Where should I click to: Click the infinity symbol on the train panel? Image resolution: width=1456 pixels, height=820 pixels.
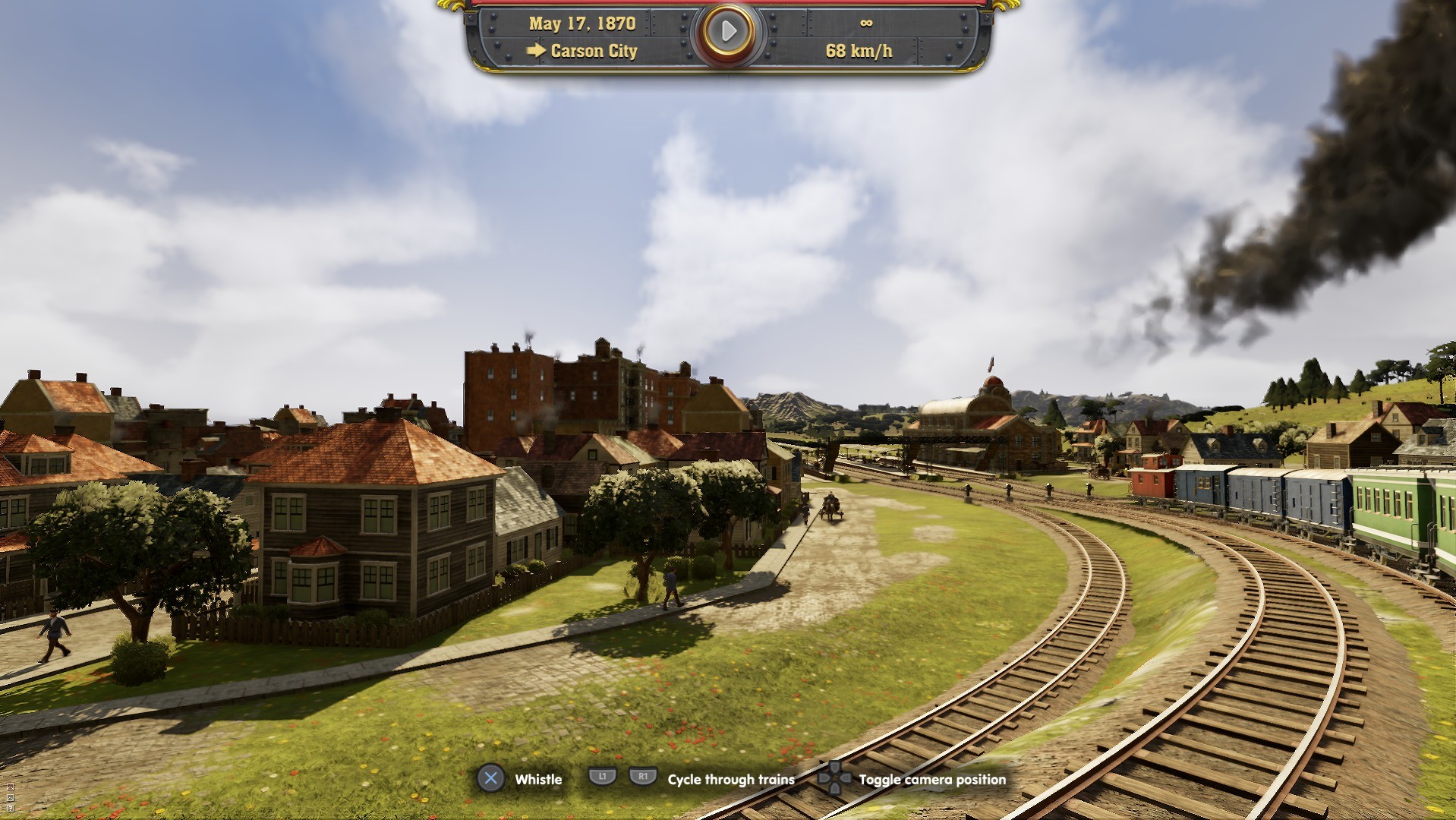[865, 23]
